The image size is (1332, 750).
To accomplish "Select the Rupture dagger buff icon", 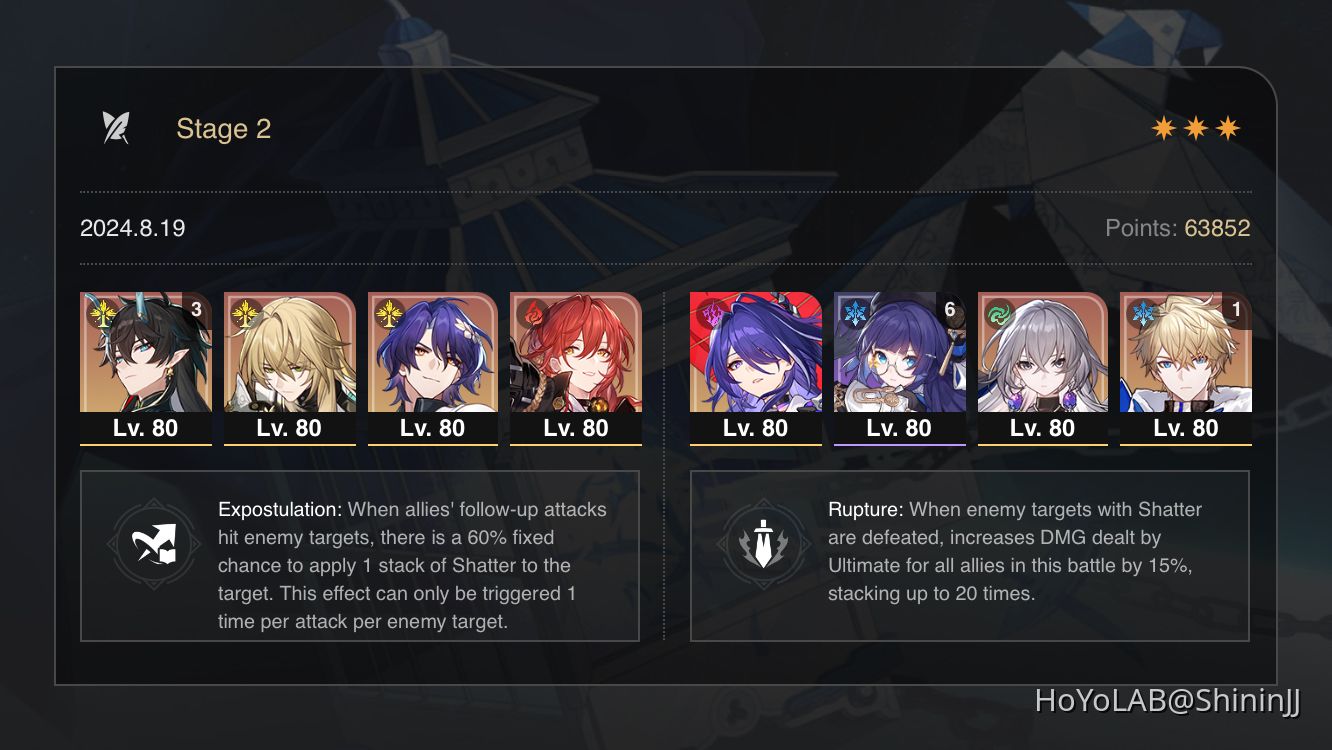I will tap(765, 545).
